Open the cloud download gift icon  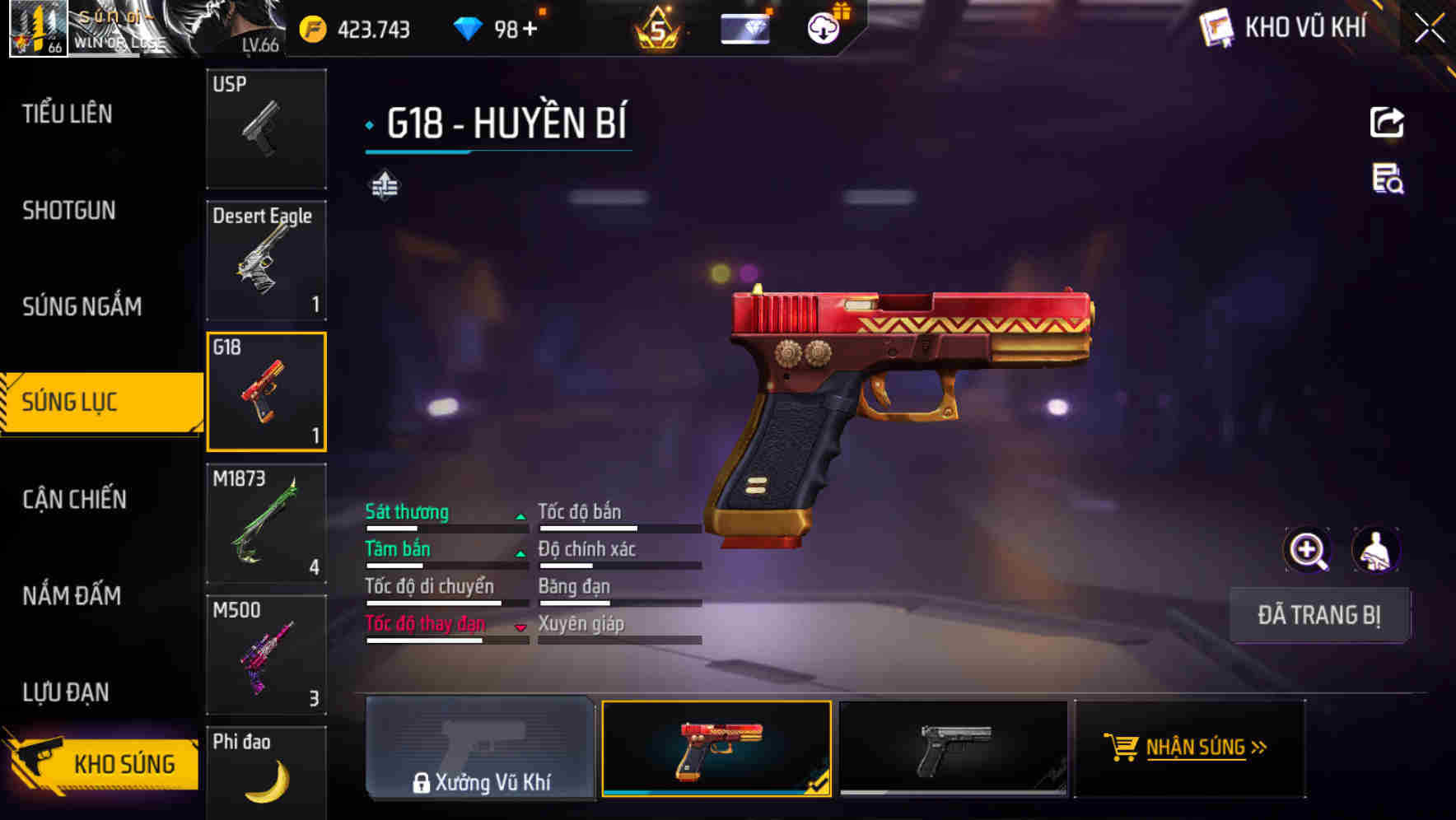tap(823, 27)
